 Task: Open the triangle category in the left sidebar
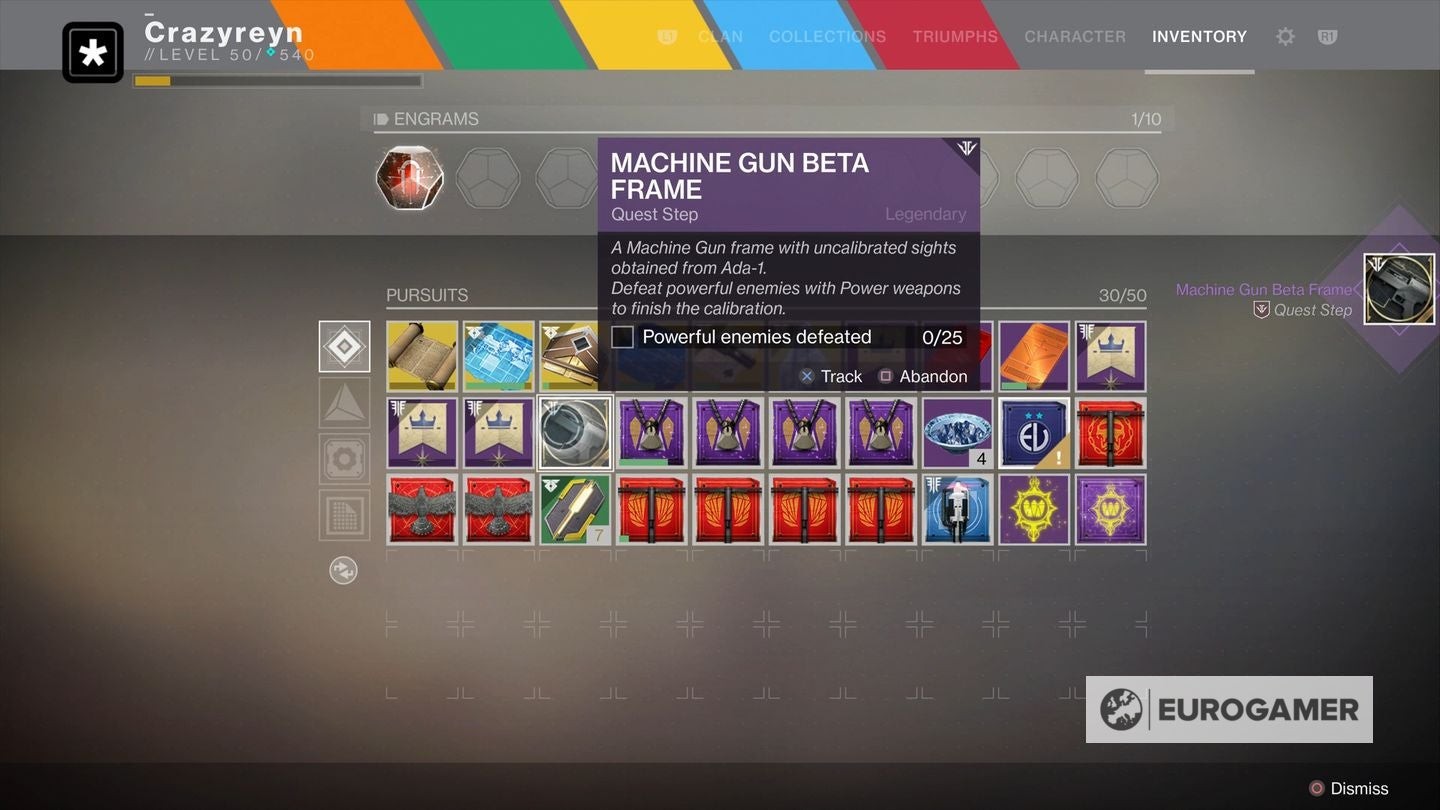pyautogui.click(x=344, y=402)
